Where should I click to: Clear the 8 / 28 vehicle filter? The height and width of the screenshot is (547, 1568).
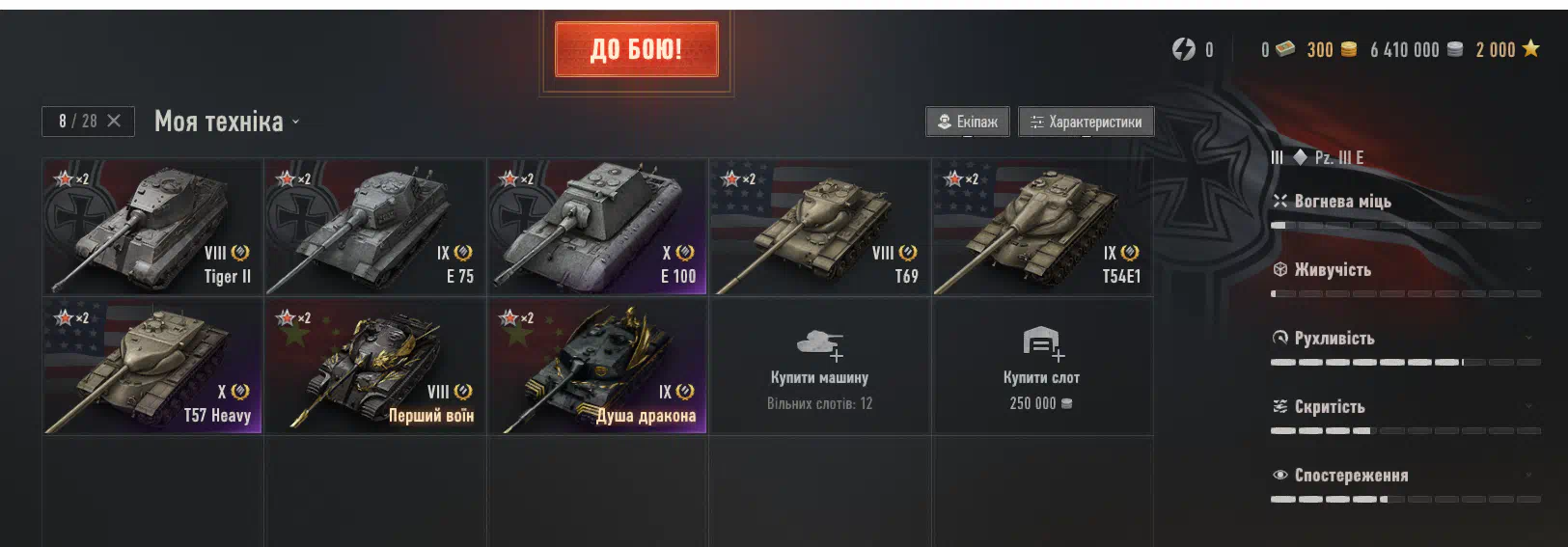click(114, 121)
